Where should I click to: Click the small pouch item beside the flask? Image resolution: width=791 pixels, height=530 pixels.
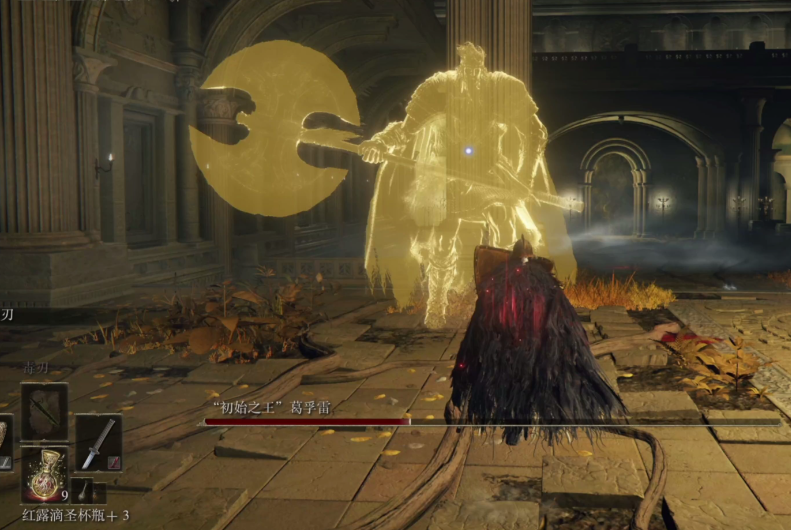tap(87, 491)
